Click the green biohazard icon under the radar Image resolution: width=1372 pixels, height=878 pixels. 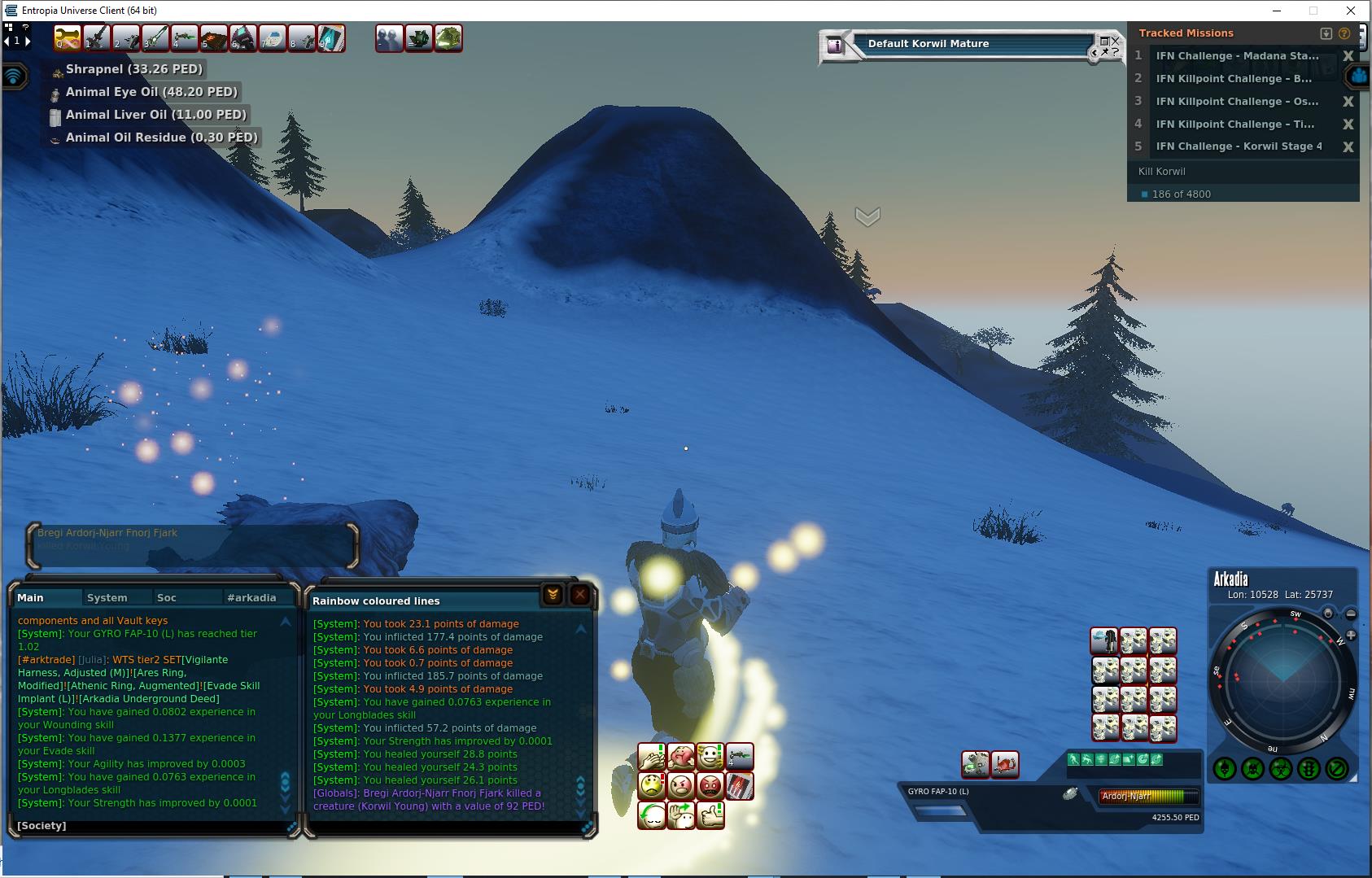pos(1281,768)
